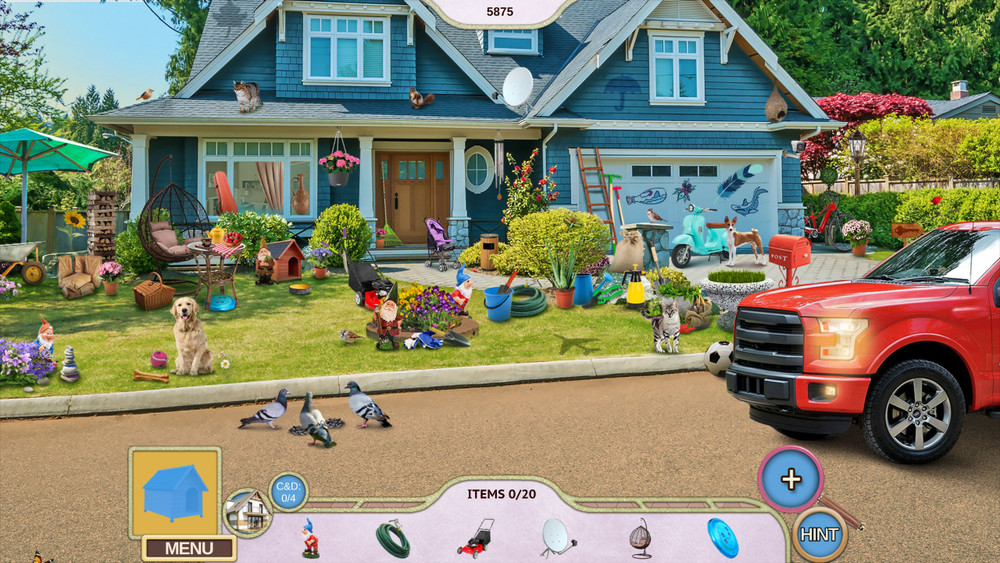This screenshot has height=563, width=1000.
Task: Open the house scene thumbnail icon
Action: click(247, 512)
